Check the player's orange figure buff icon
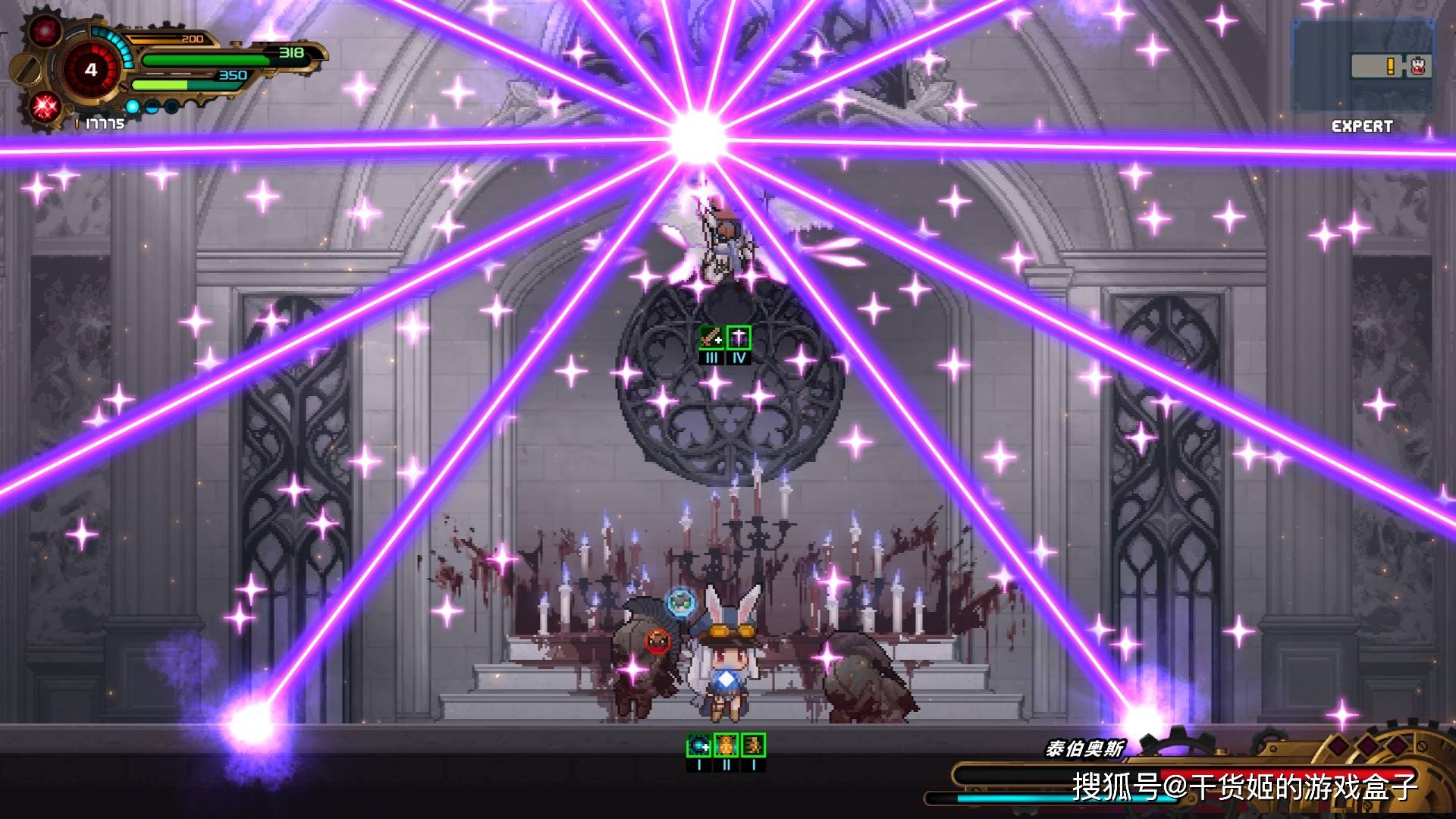This screenshot has height=819, width=1456. click(x=726, y=745)
